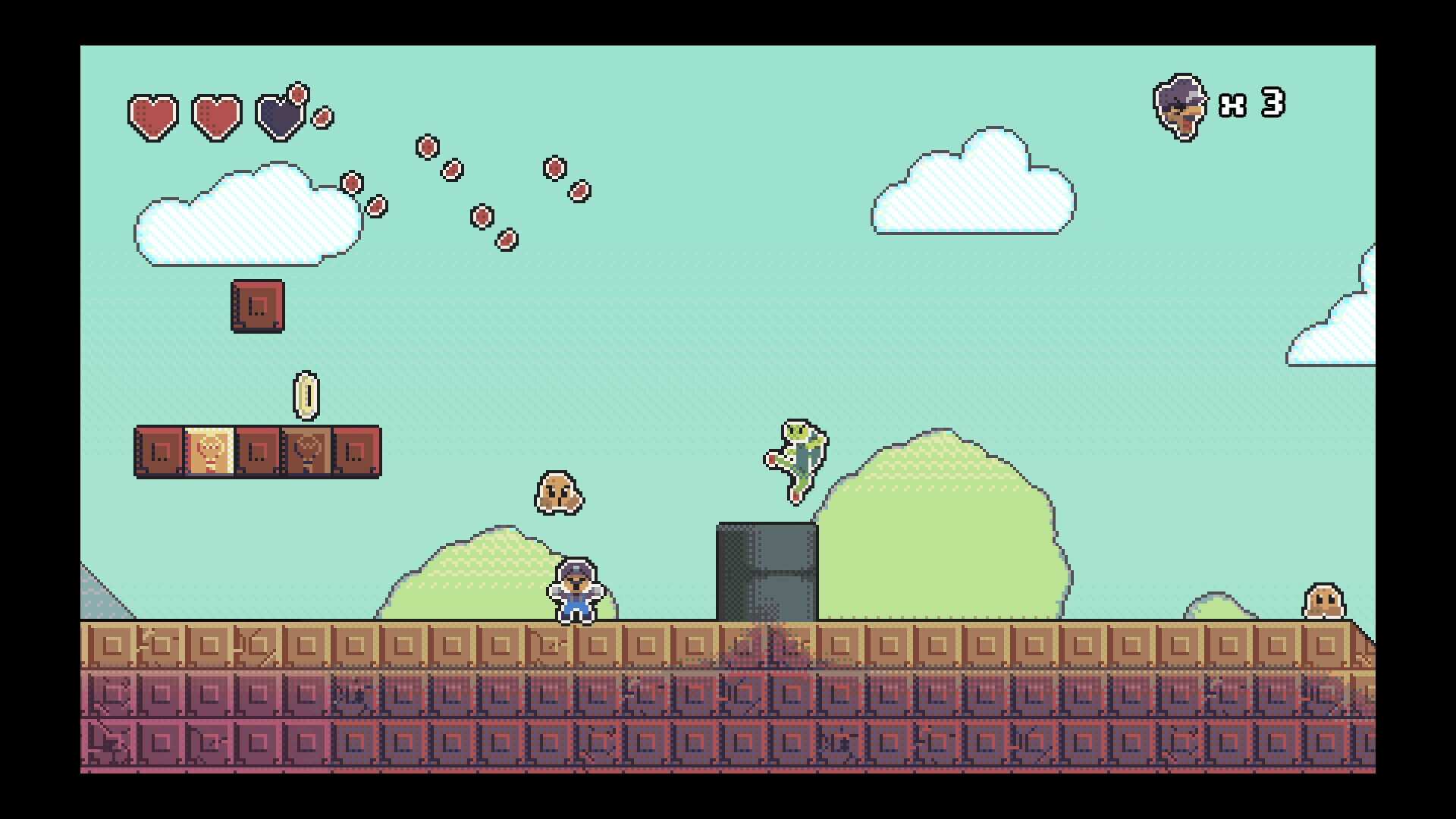Select the player head life counter icon
Screen dimensions: 1456x819
point(1181,107)
